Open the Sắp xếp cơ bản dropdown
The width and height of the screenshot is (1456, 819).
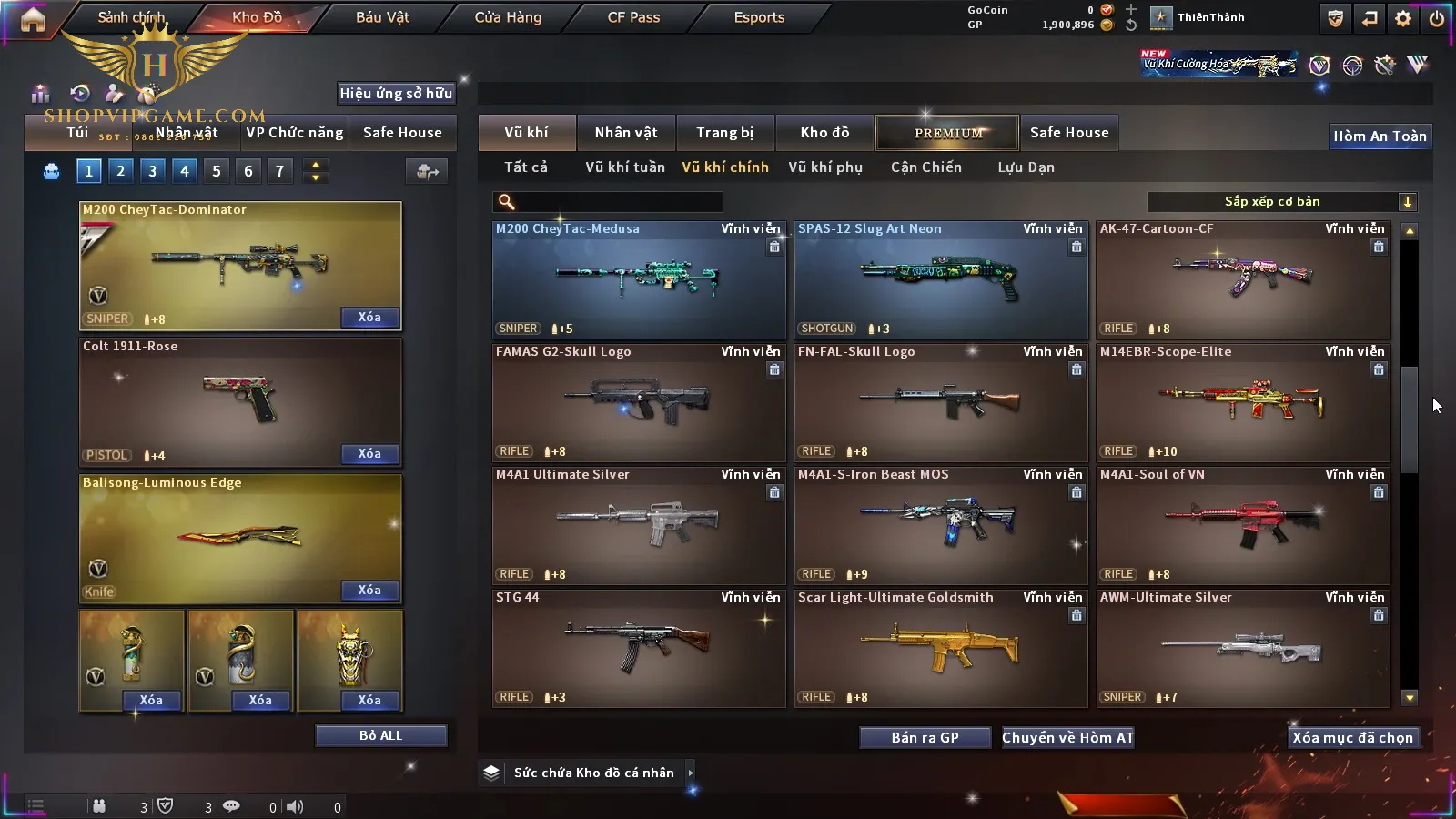tap(1281, 202)
